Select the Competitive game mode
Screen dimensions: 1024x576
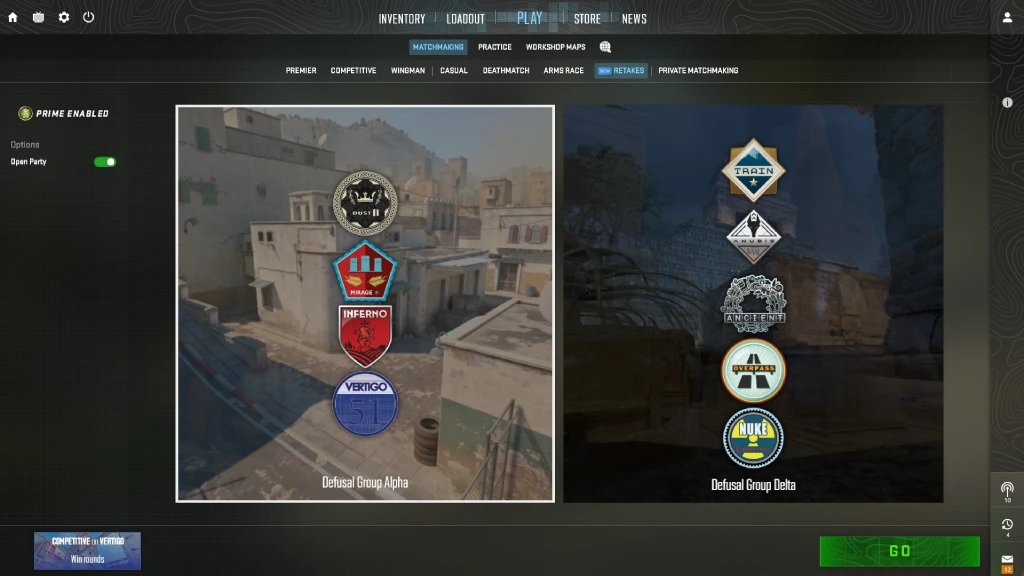(353, 71)
